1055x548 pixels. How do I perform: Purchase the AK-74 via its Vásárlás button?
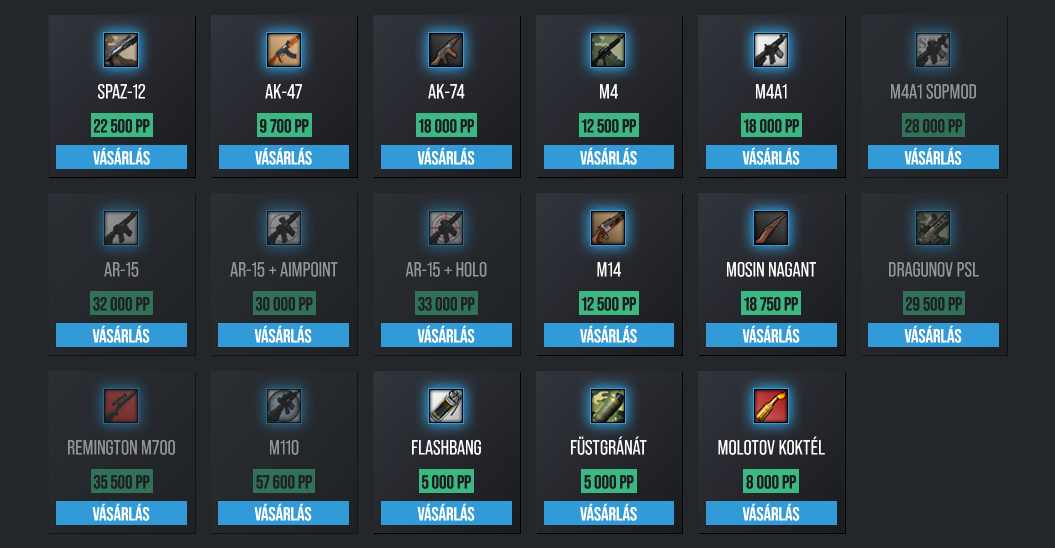coord(446,157)
